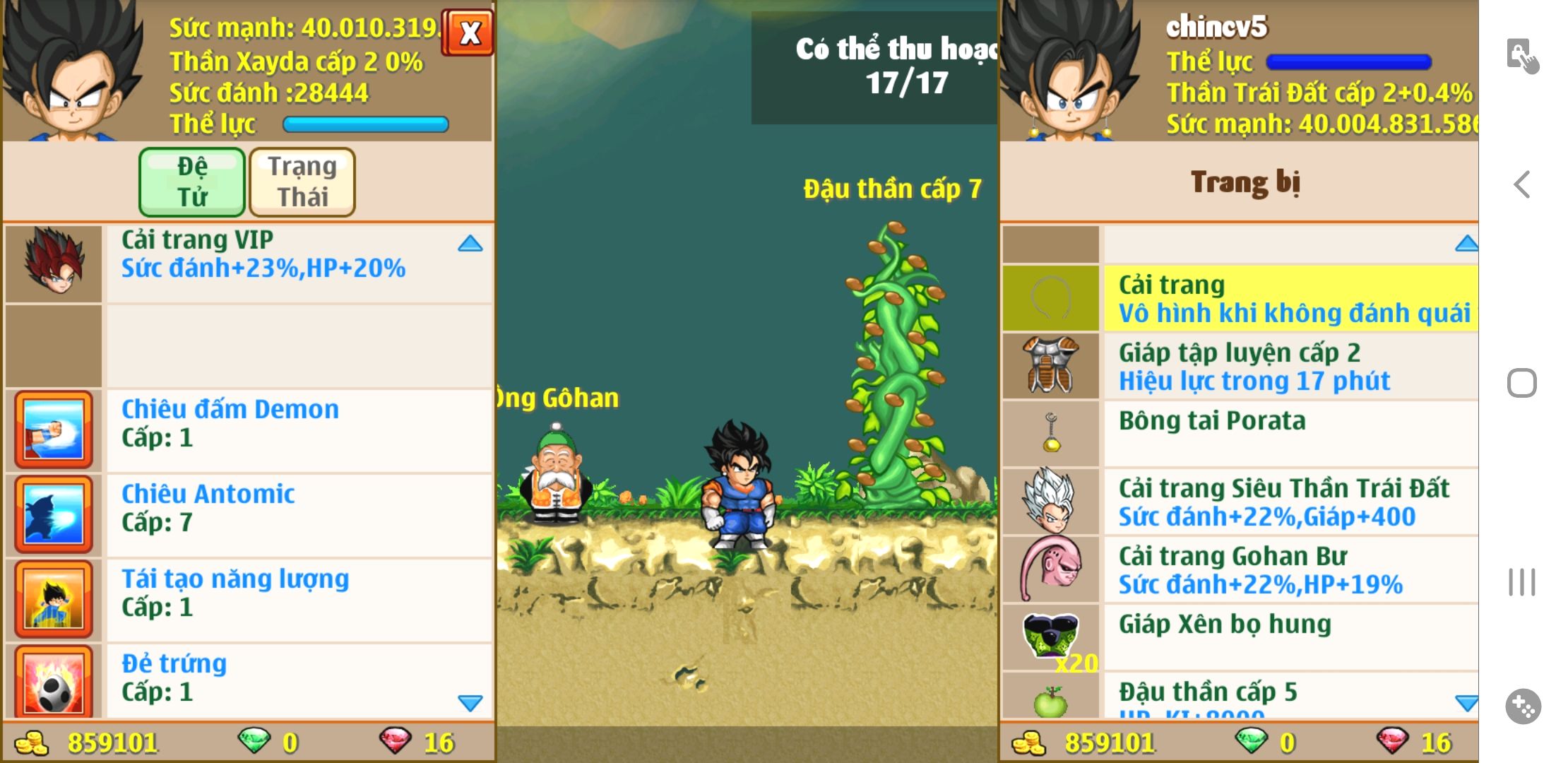Select the Cải trang Gohan Bư costume
Image resolution: width=1568 pixels, height=763 pixels.
click(x=1290, y=569)
